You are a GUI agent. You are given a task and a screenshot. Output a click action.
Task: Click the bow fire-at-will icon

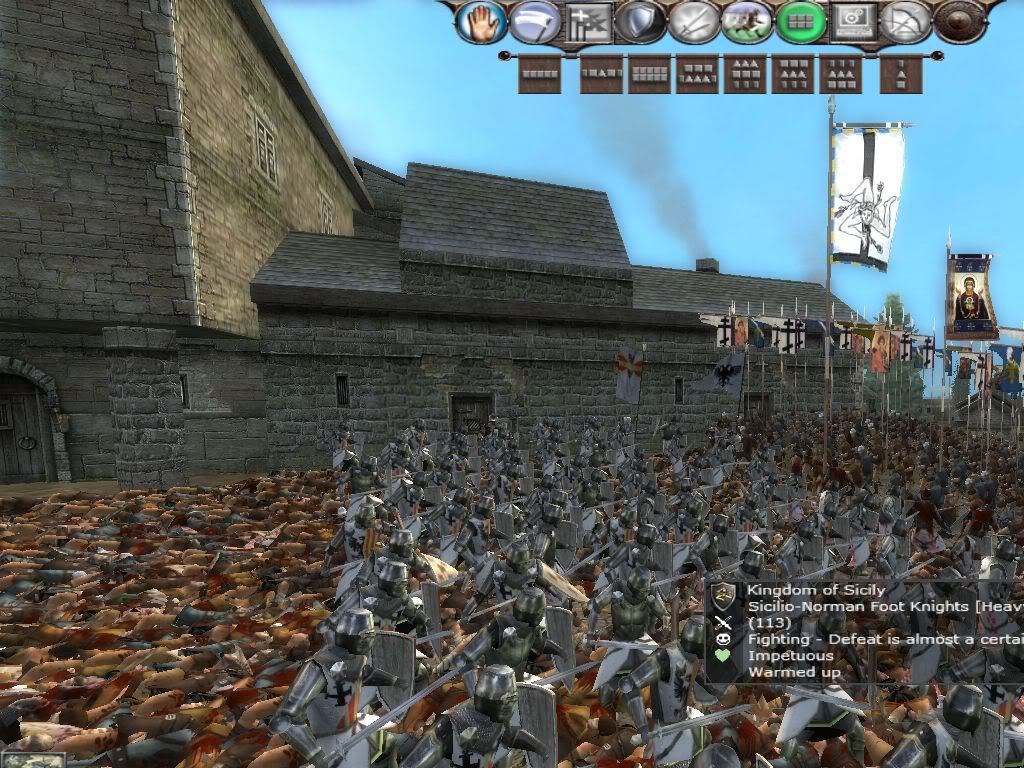pos(907,21)
